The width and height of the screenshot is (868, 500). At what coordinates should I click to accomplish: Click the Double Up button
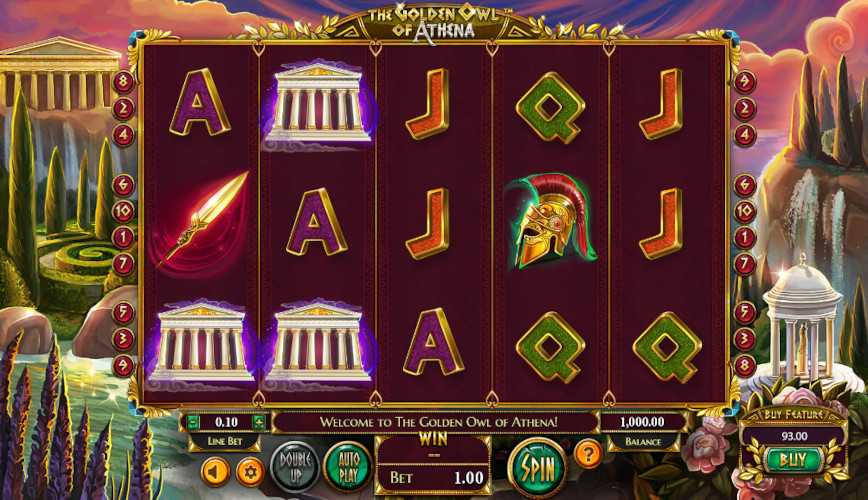[295, 467]
